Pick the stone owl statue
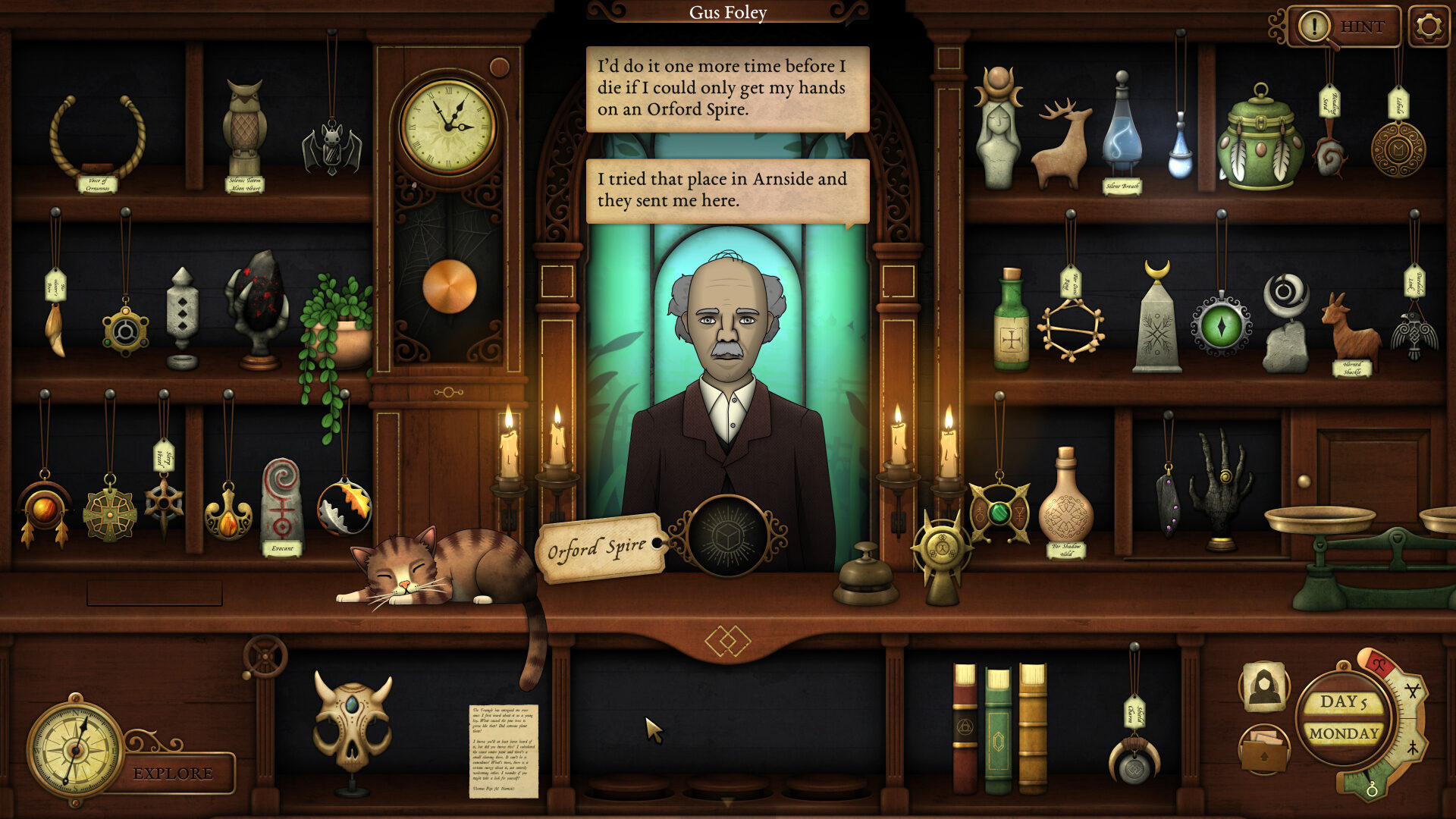Image resolution: width=1456 pixels, height=819 pixels. (245, 129)
